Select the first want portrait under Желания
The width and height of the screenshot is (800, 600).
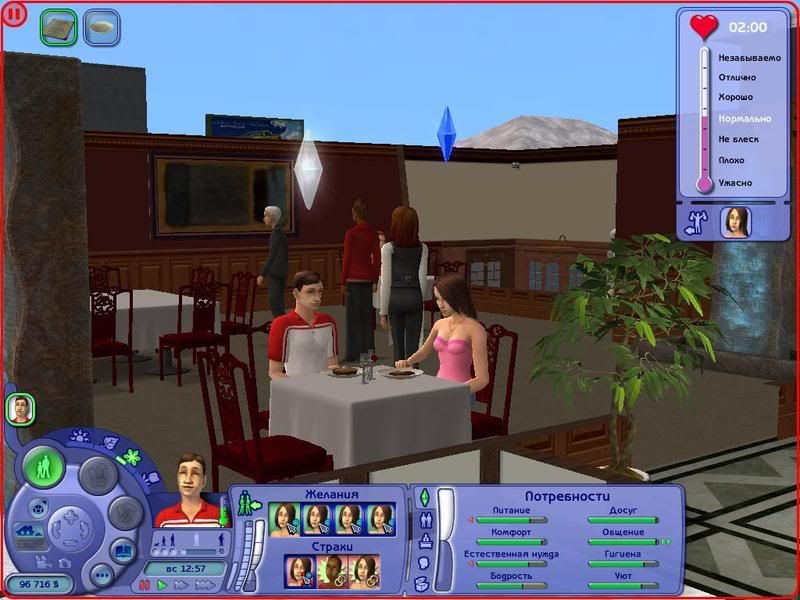tap(286, 519)
